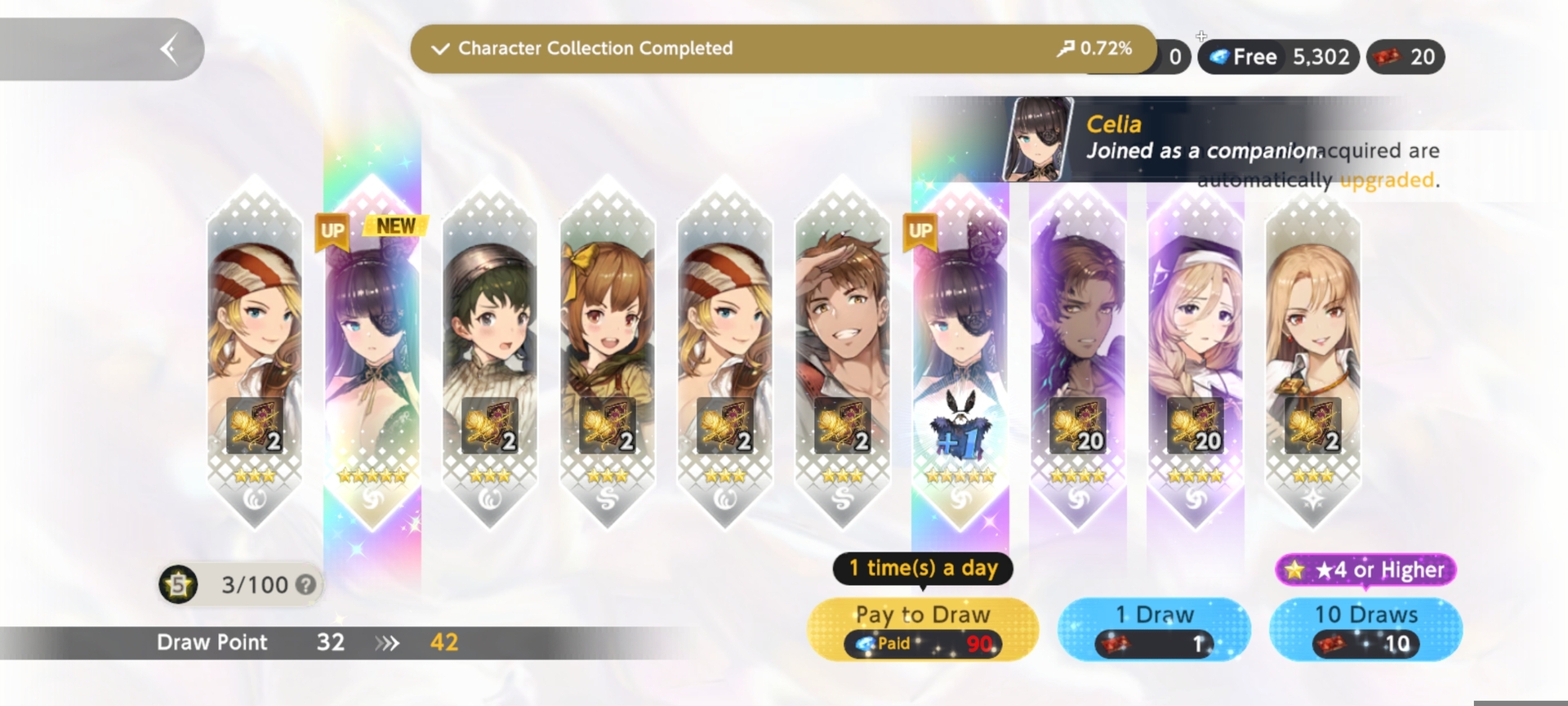This screenshot has width=1568, height=706.
Task: Select the duplicate Celia card with +1
Action: click(960, 351)
